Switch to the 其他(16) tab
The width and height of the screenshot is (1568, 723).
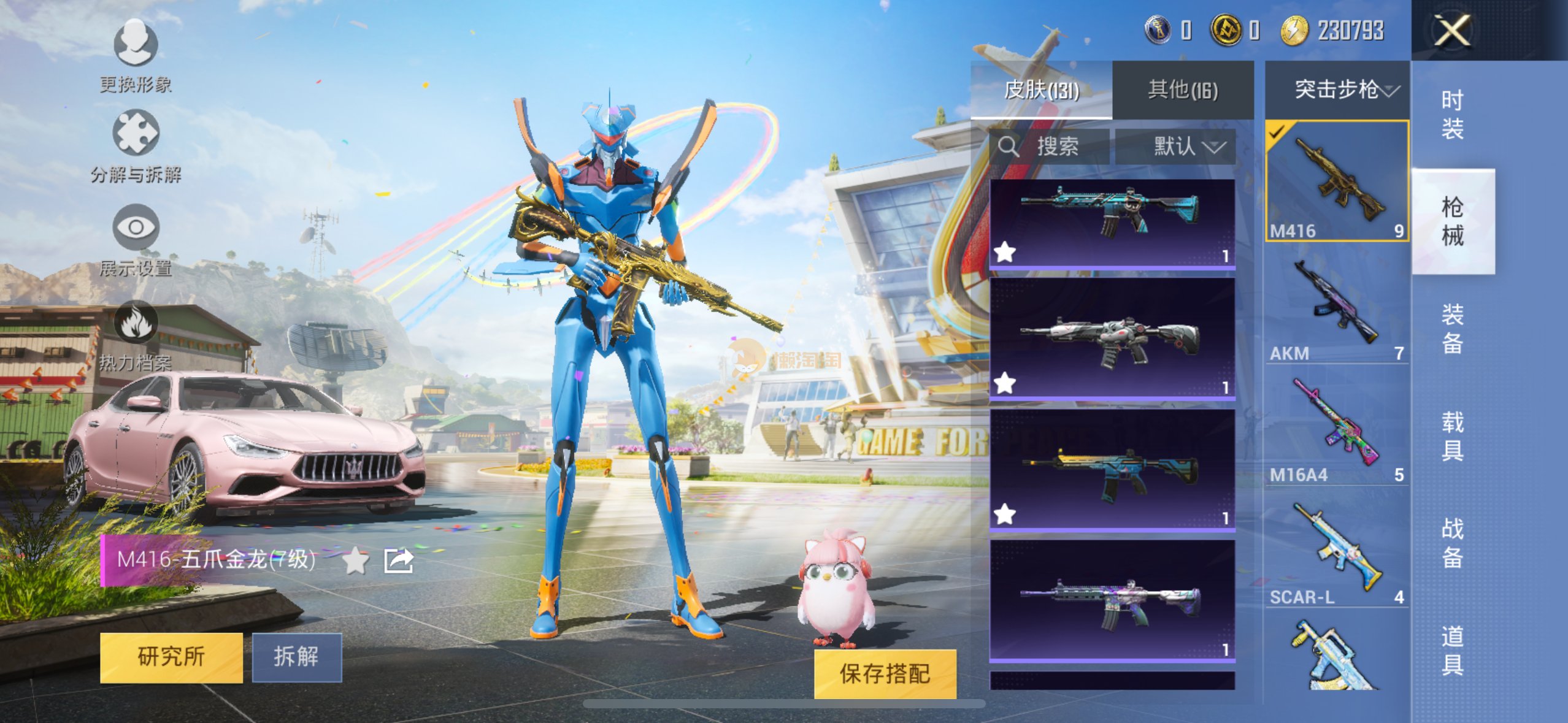1182,90
